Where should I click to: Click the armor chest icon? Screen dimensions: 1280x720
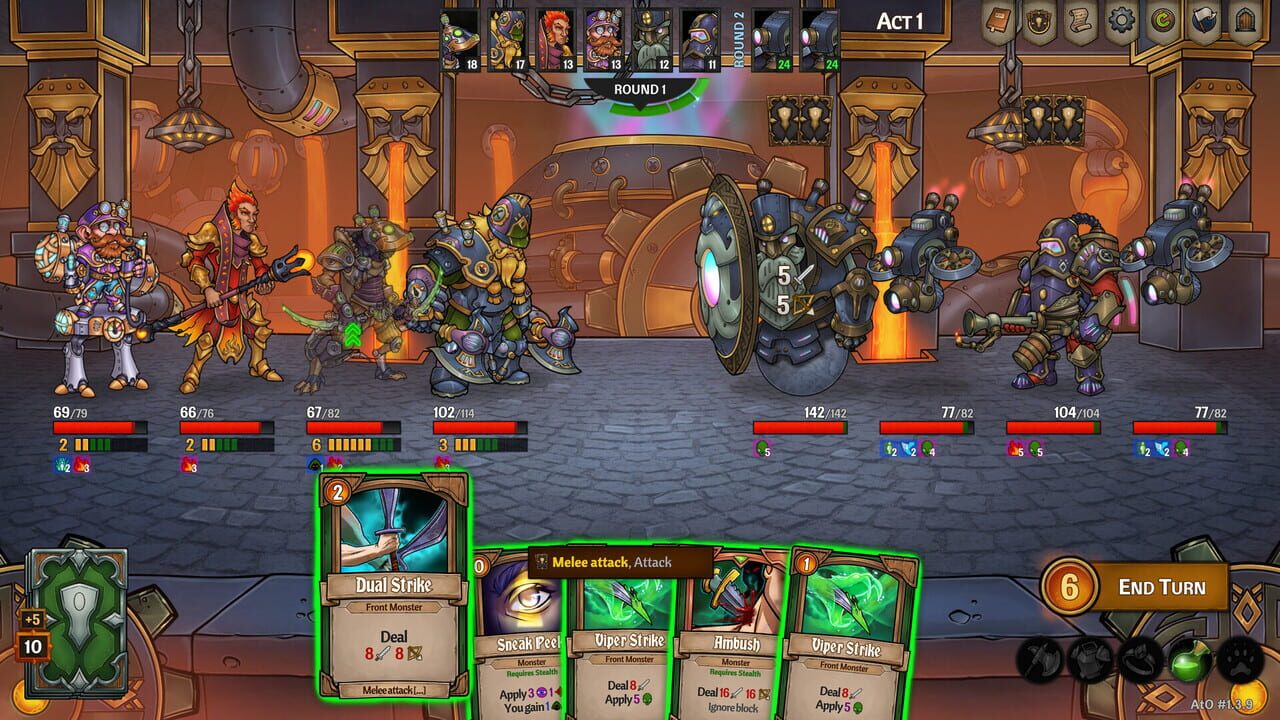1088,660
